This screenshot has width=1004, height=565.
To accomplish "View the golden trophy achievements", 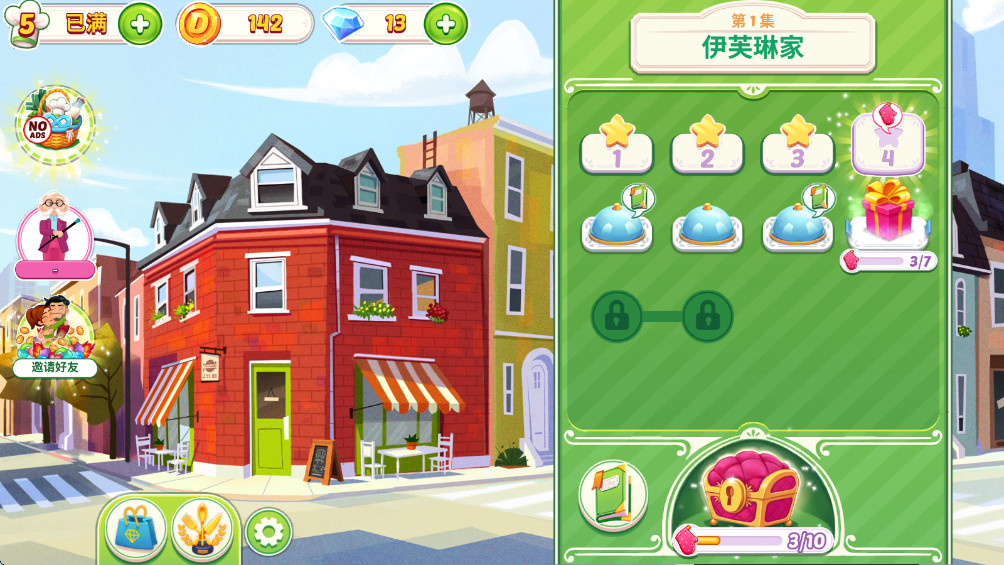I will tap(202, 528).
